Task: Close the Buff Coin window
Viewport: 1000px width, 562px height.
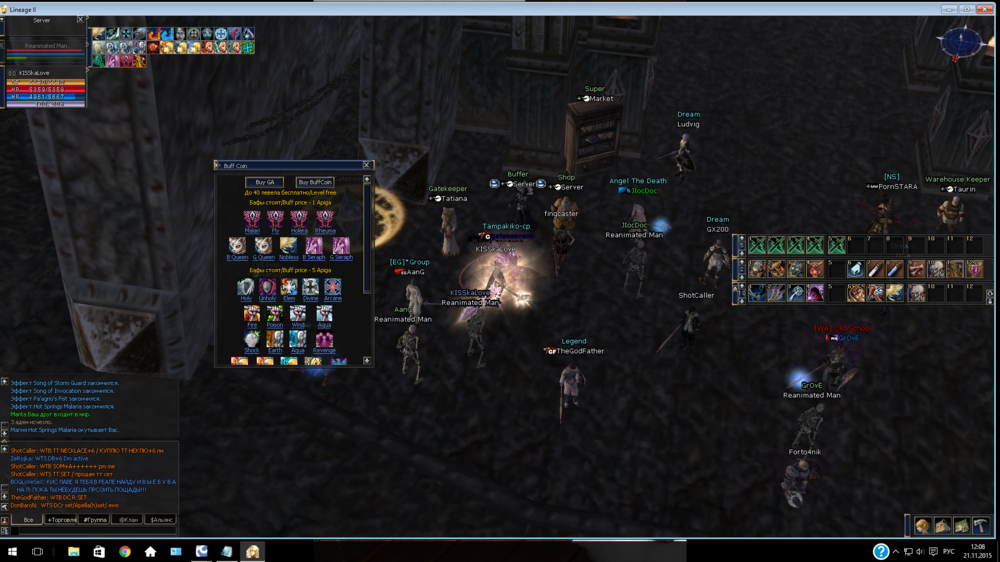Action: [366, 165]
